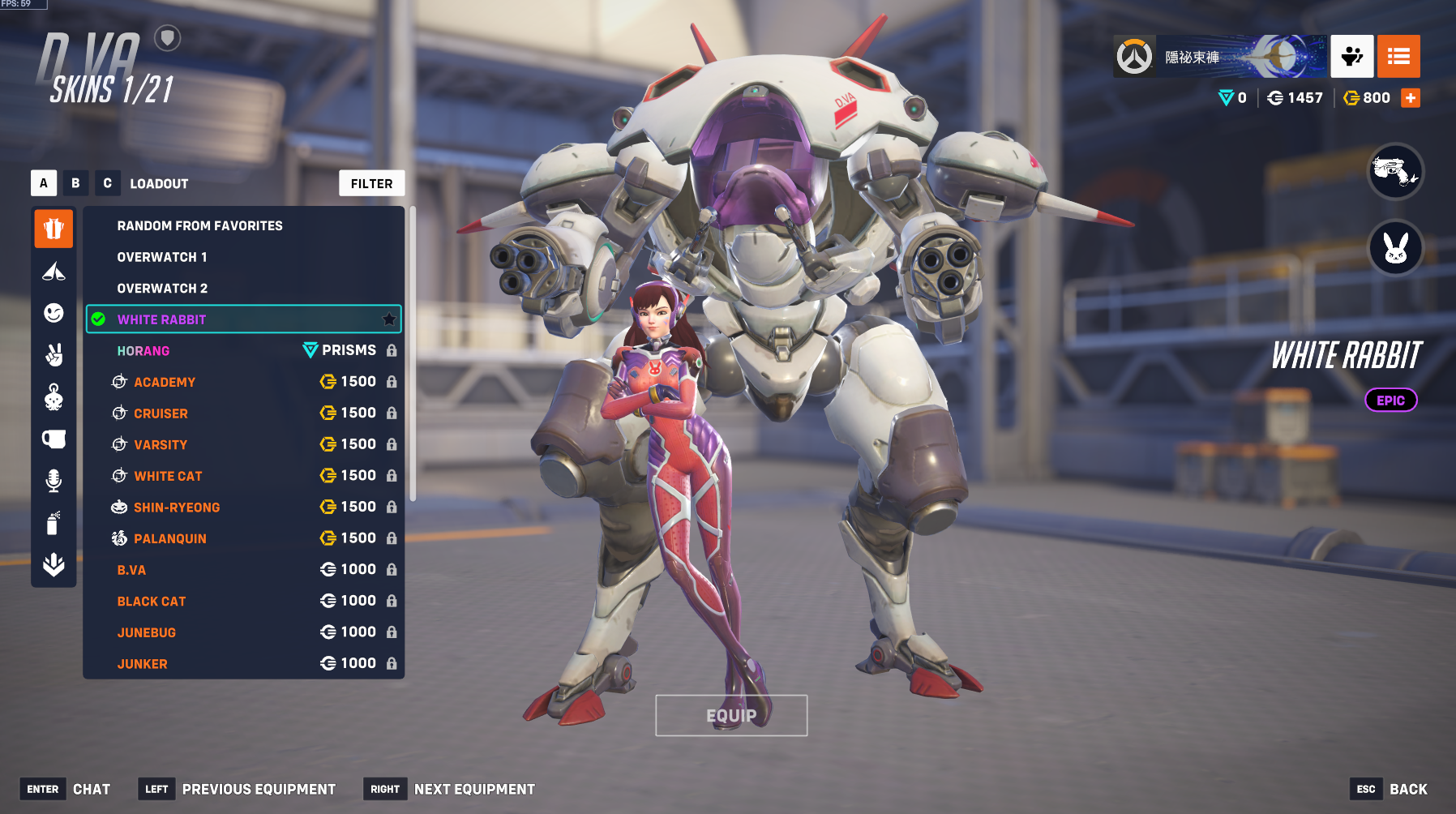Add coins with the orange plus button
The image size is (1456, 814).
[1411, 98]
